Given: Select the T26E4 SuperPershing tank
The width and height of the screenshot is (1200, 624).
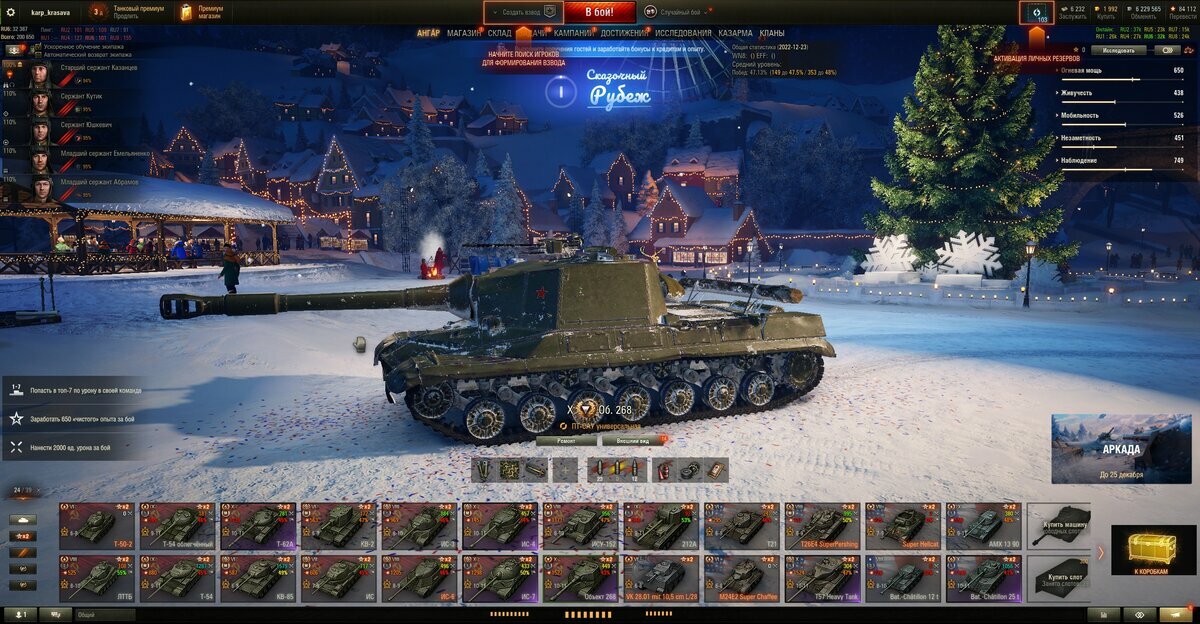Looking at the screenshot, I should 822,524.
